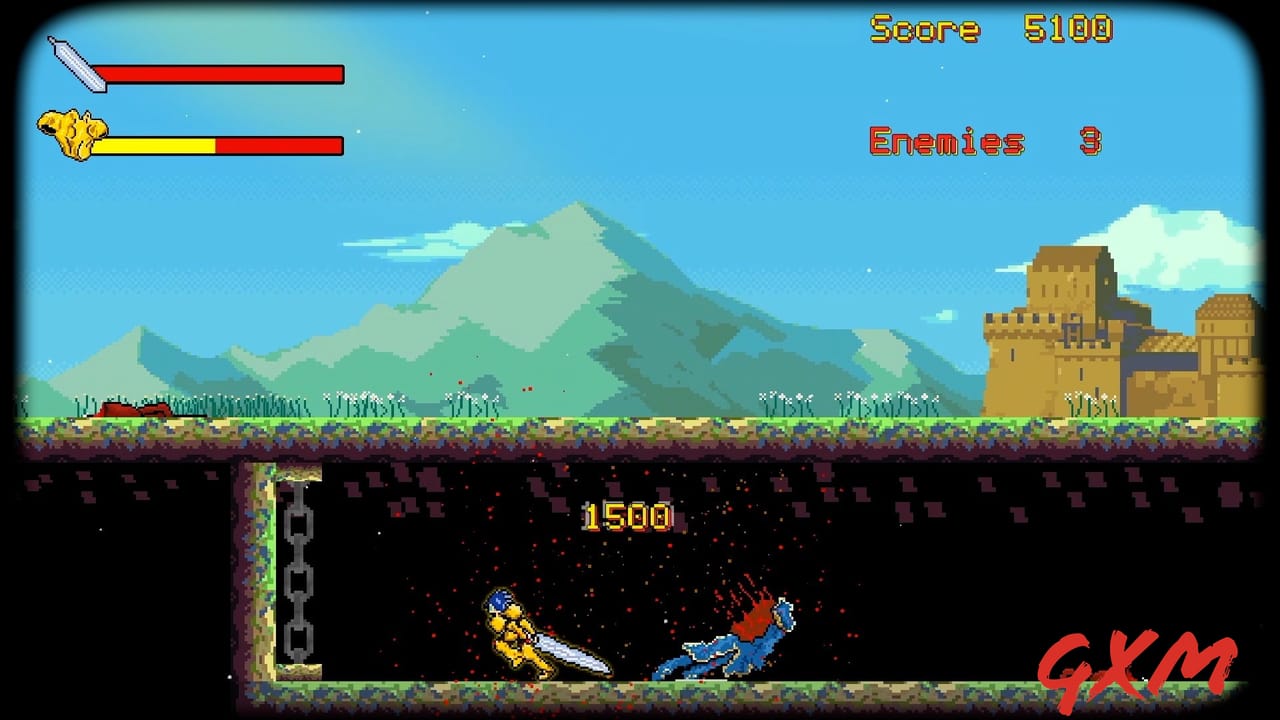
Task: Select the Score label in the corner
Action: tap(925, 30)
